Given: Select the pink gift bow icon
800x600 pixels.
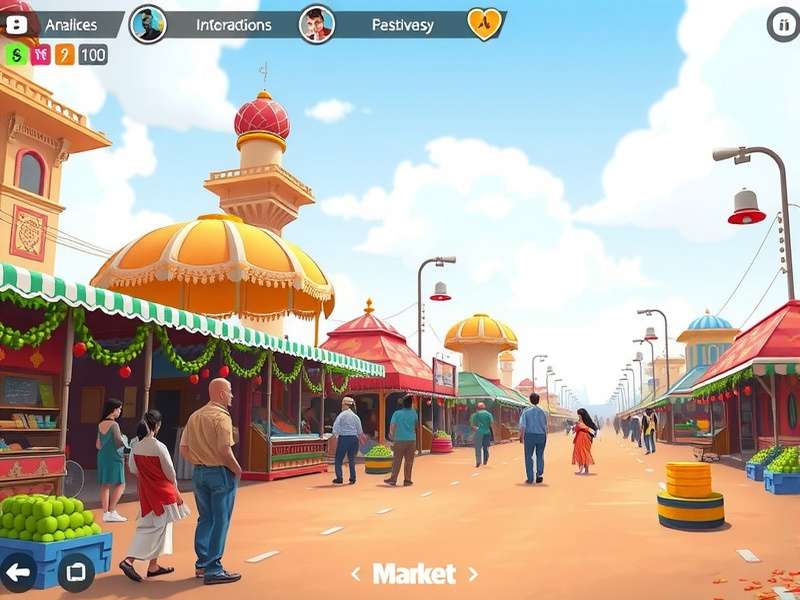Looking at the screenshot, I should [x=41, y=55].
